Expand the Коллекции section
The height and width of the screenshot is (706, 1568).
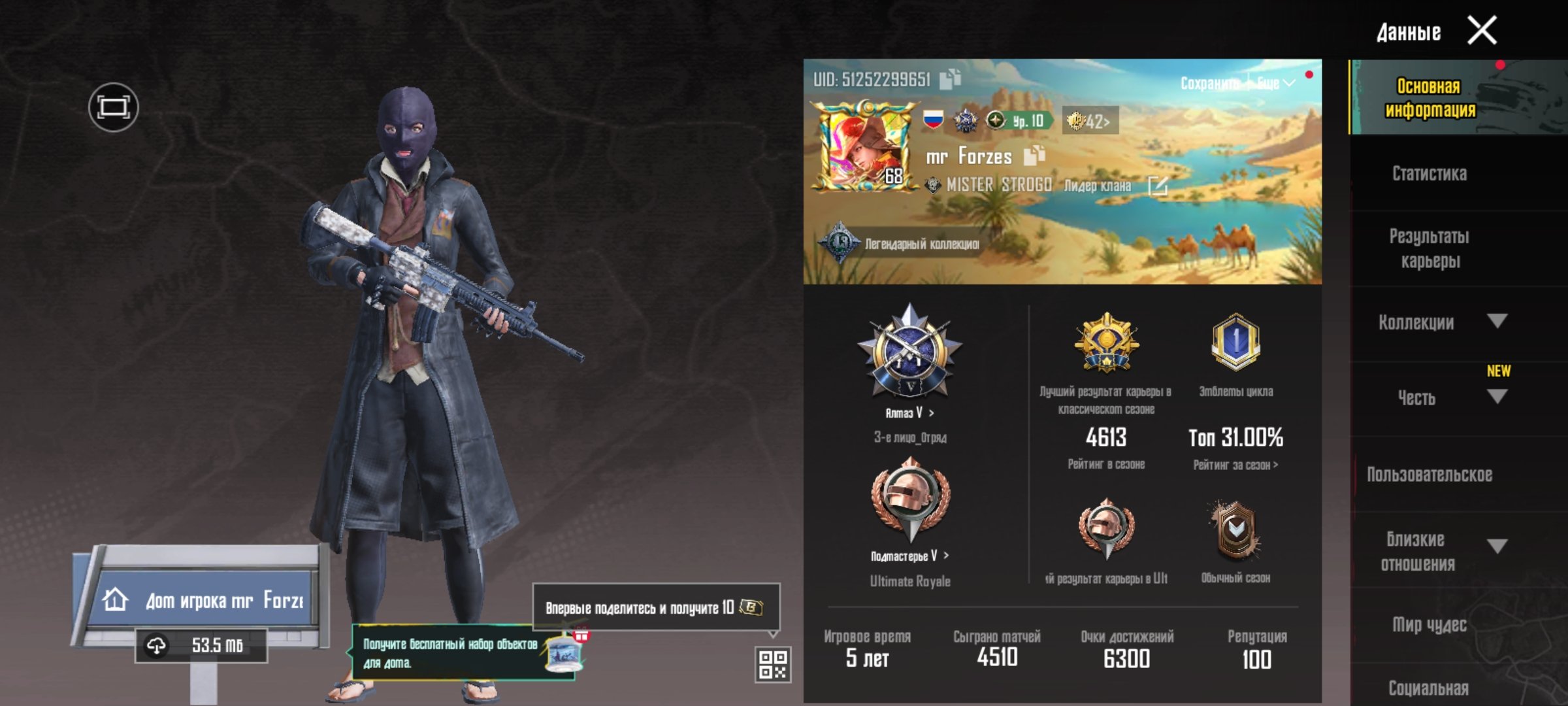point(1496,321)
